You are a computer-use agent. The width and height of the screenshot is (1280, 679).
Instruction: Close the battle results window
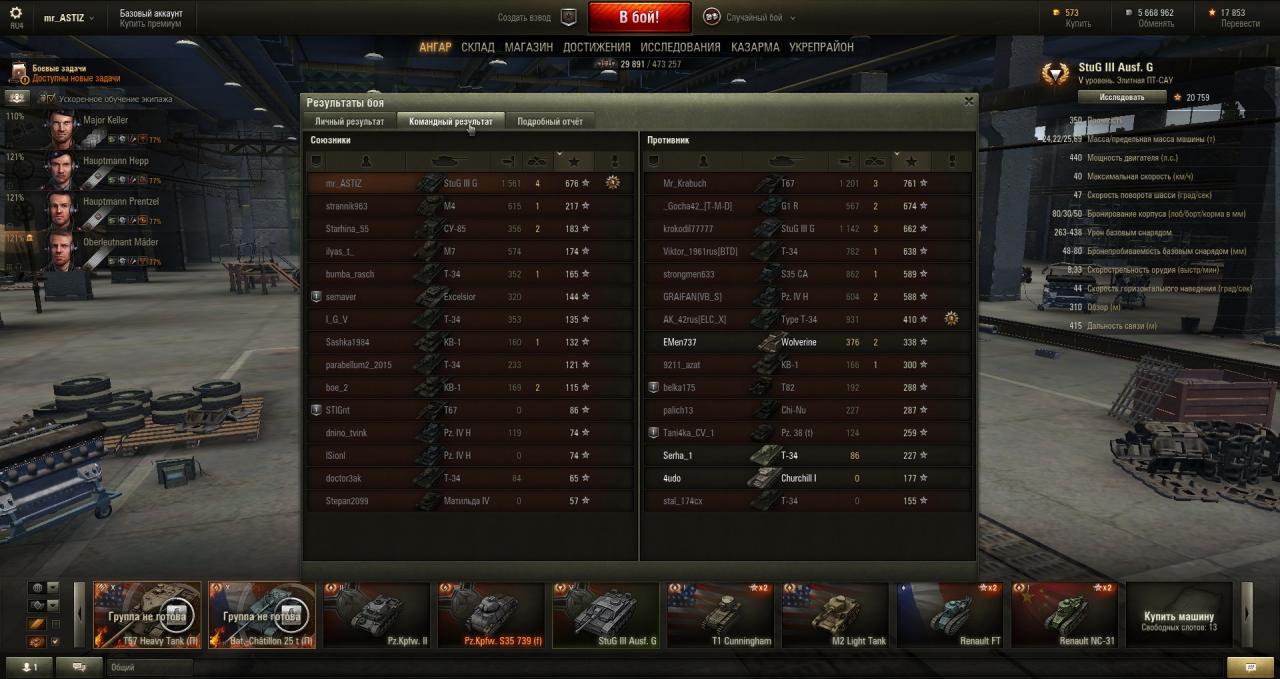tap(968, 101)
